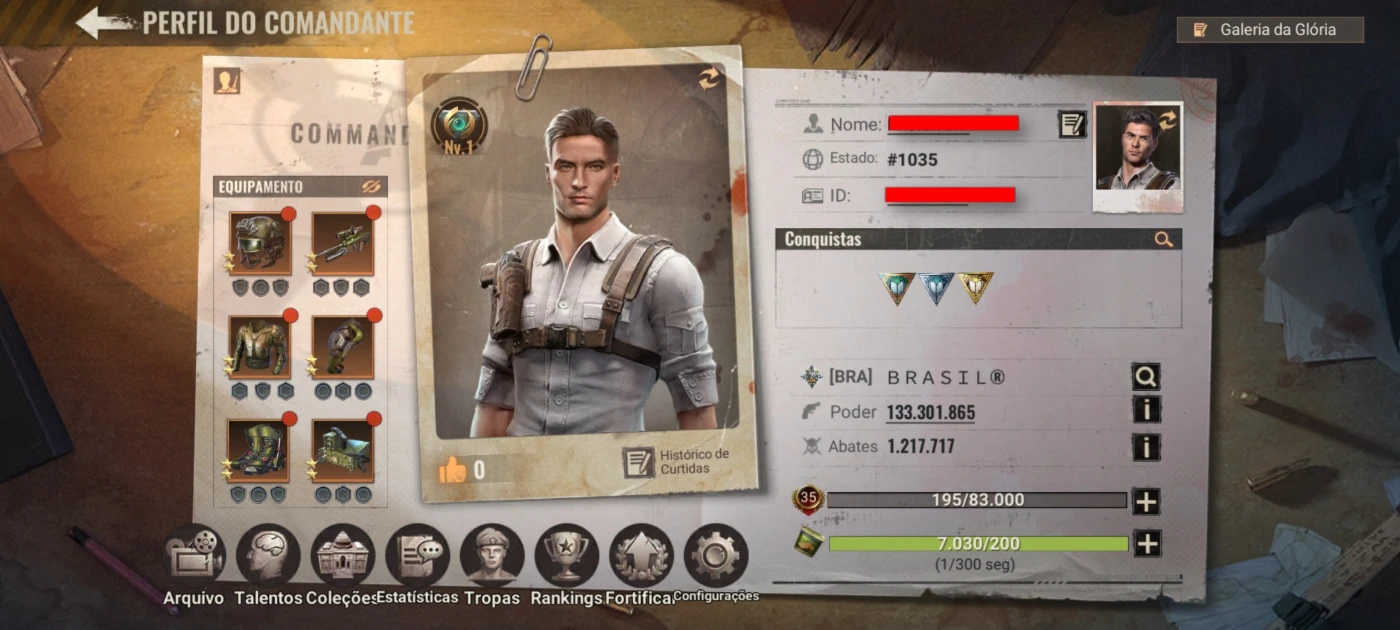View the BRASIL alliance details

pyautogui.click(x=1146, y=377)
